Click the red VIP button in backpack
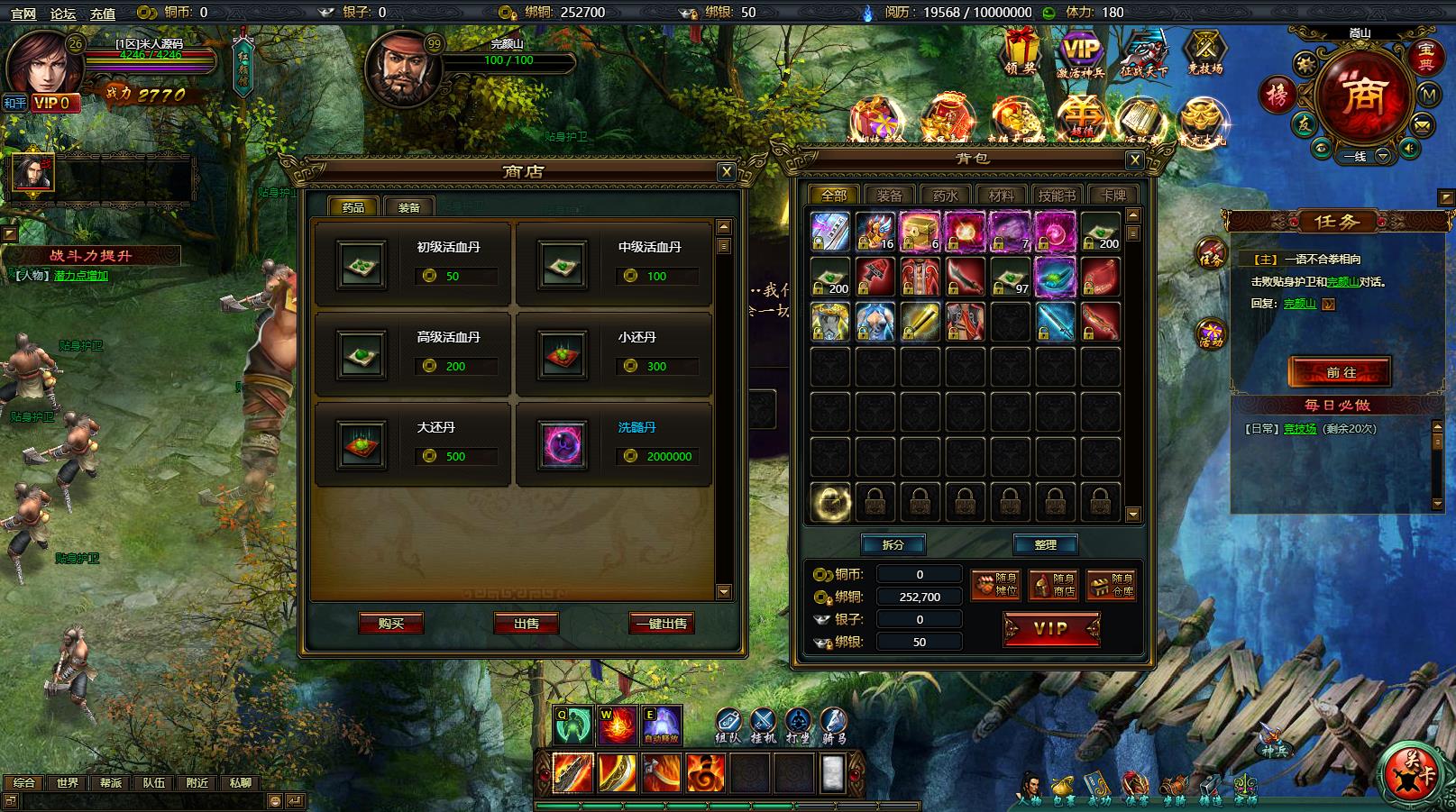Viewport: 1456px width, 812px height. click(x=1051, y=629)
